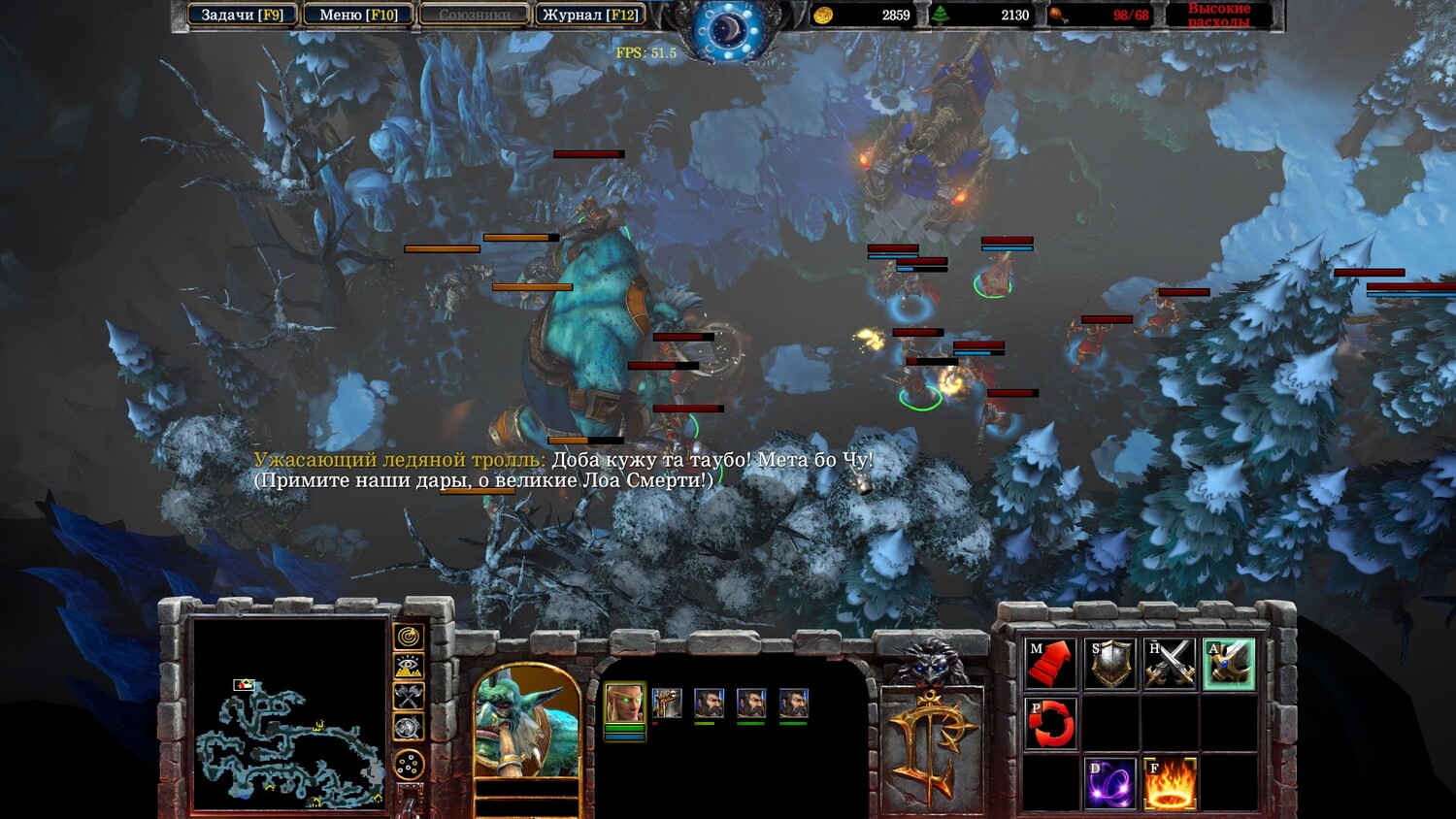Toggle the minimap creep camp display

pyautogui.click(x=409, y=727)
